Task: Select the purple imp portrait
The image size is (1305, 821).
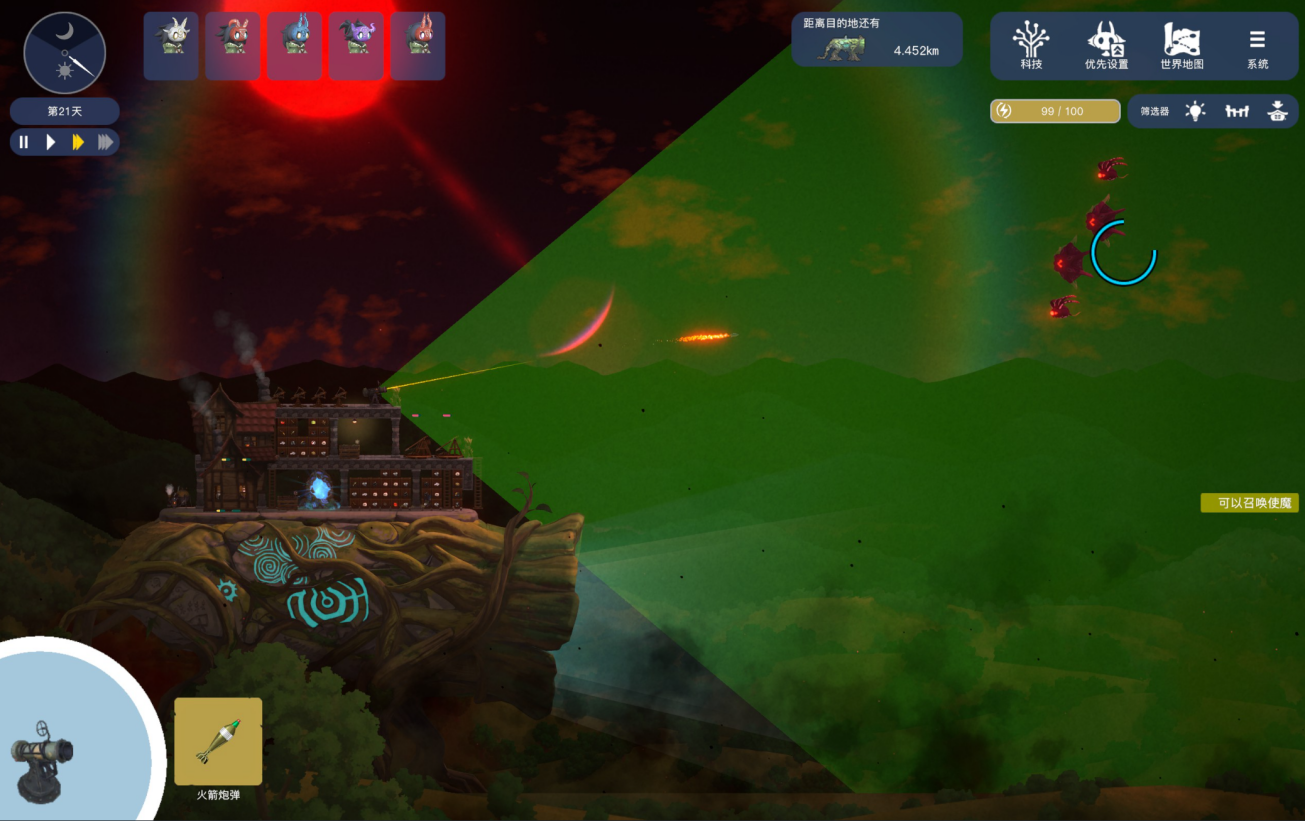Action: click(356, 46)
